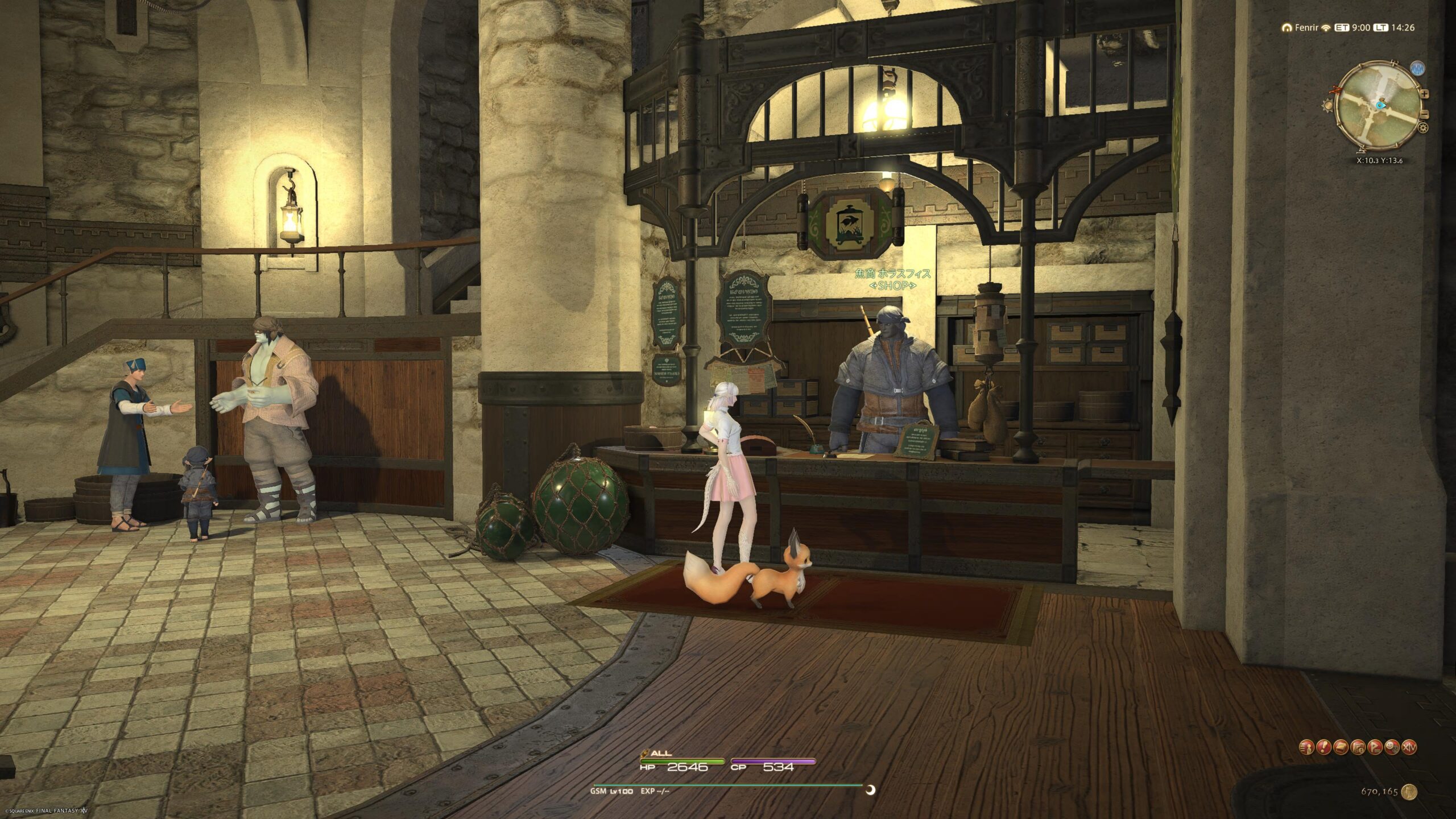This screenshot has width=1456, height=819.
Task: Zoom in the minimap with plus button
Action: click(1424, 94)
